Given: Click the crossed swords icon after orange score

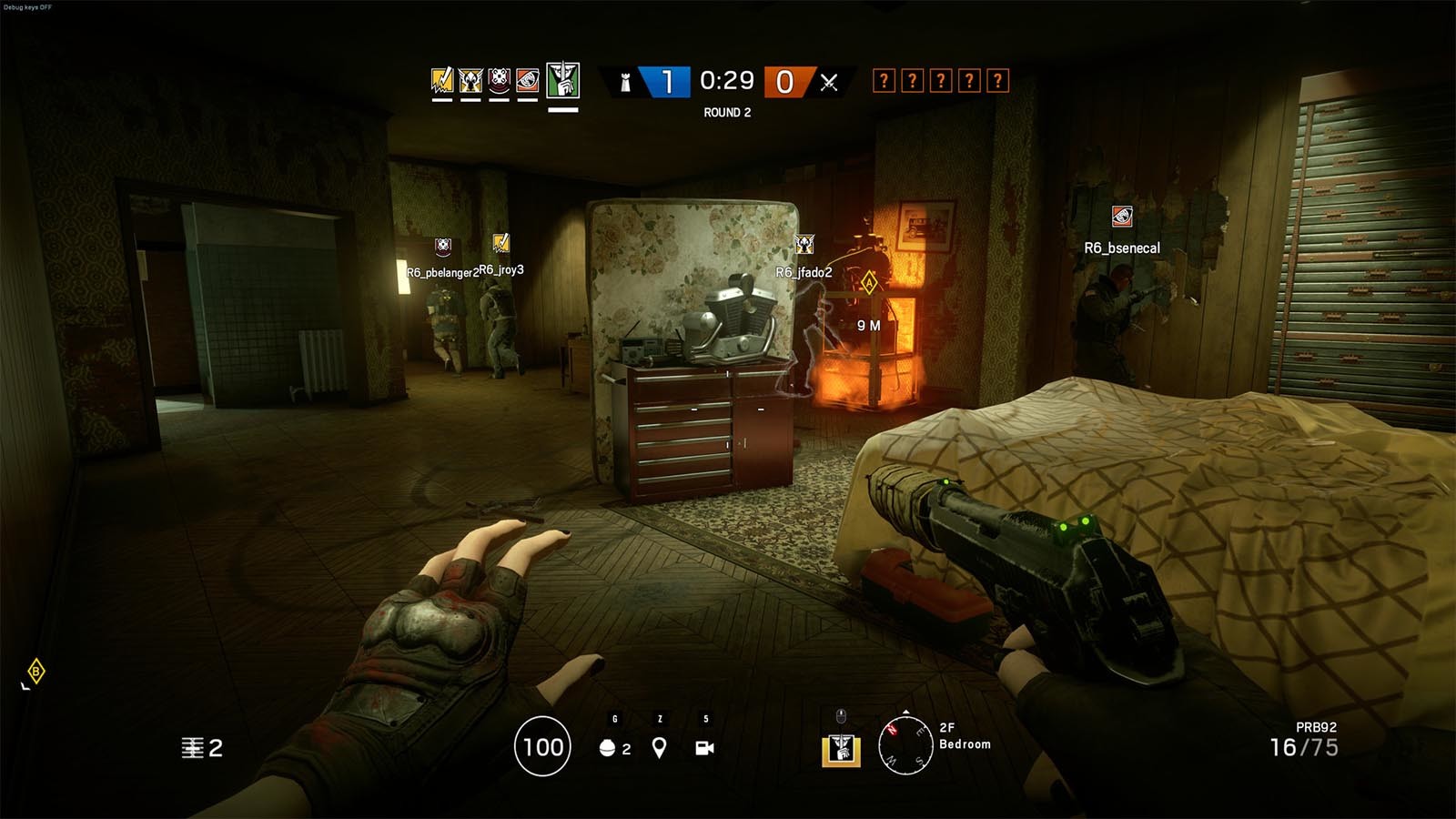Looking at the screenshot, I should pyautogui.click(x=829, y=81).
